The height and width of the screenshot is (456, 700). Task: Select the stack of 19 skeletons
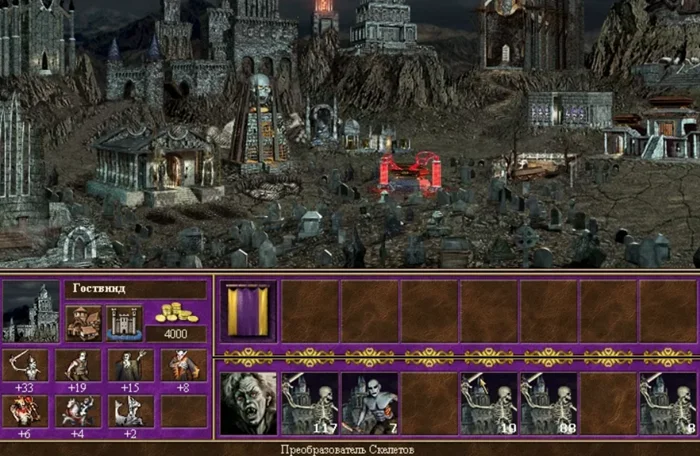[488, 403]
